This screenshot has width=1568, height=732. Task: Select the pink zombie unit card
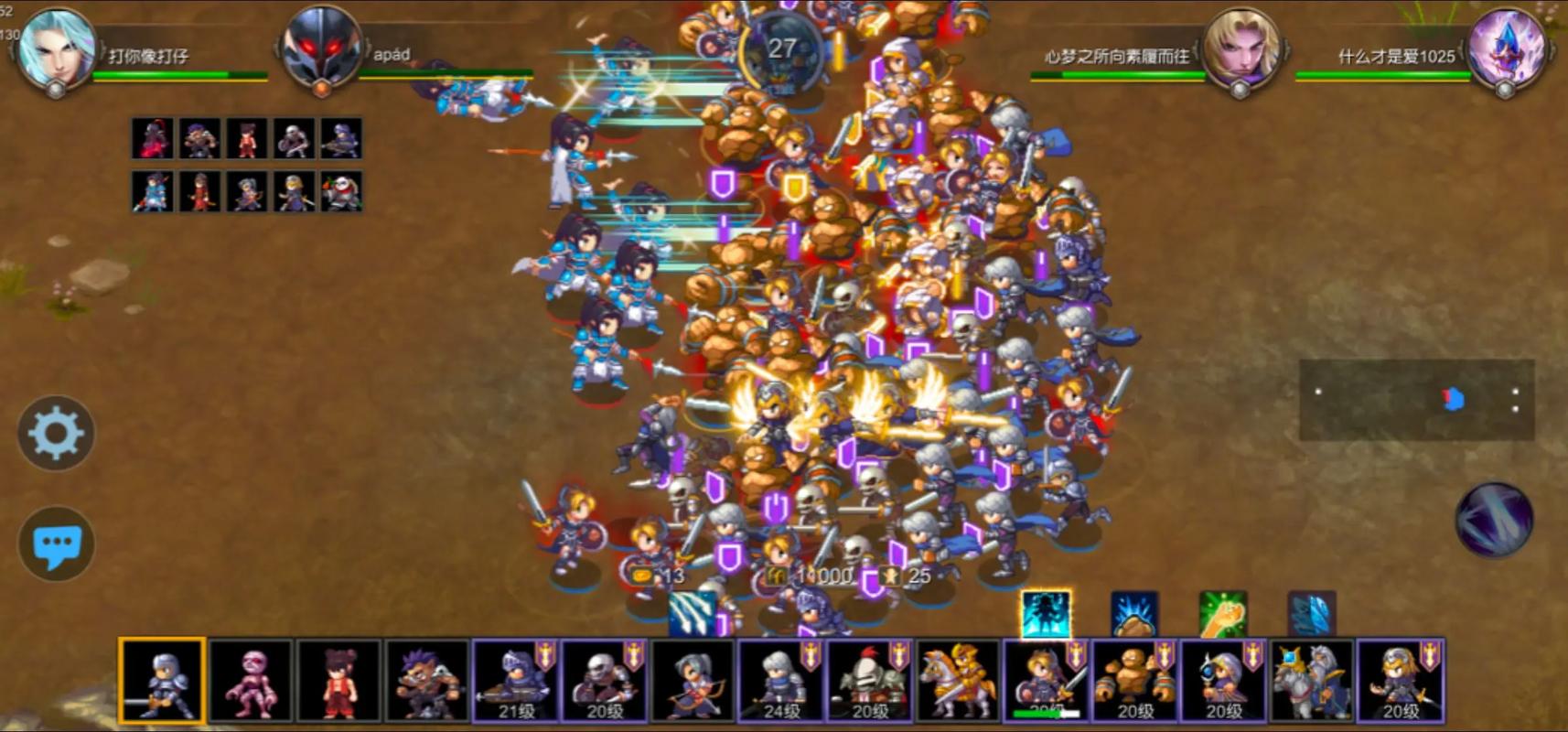point(250,682)
